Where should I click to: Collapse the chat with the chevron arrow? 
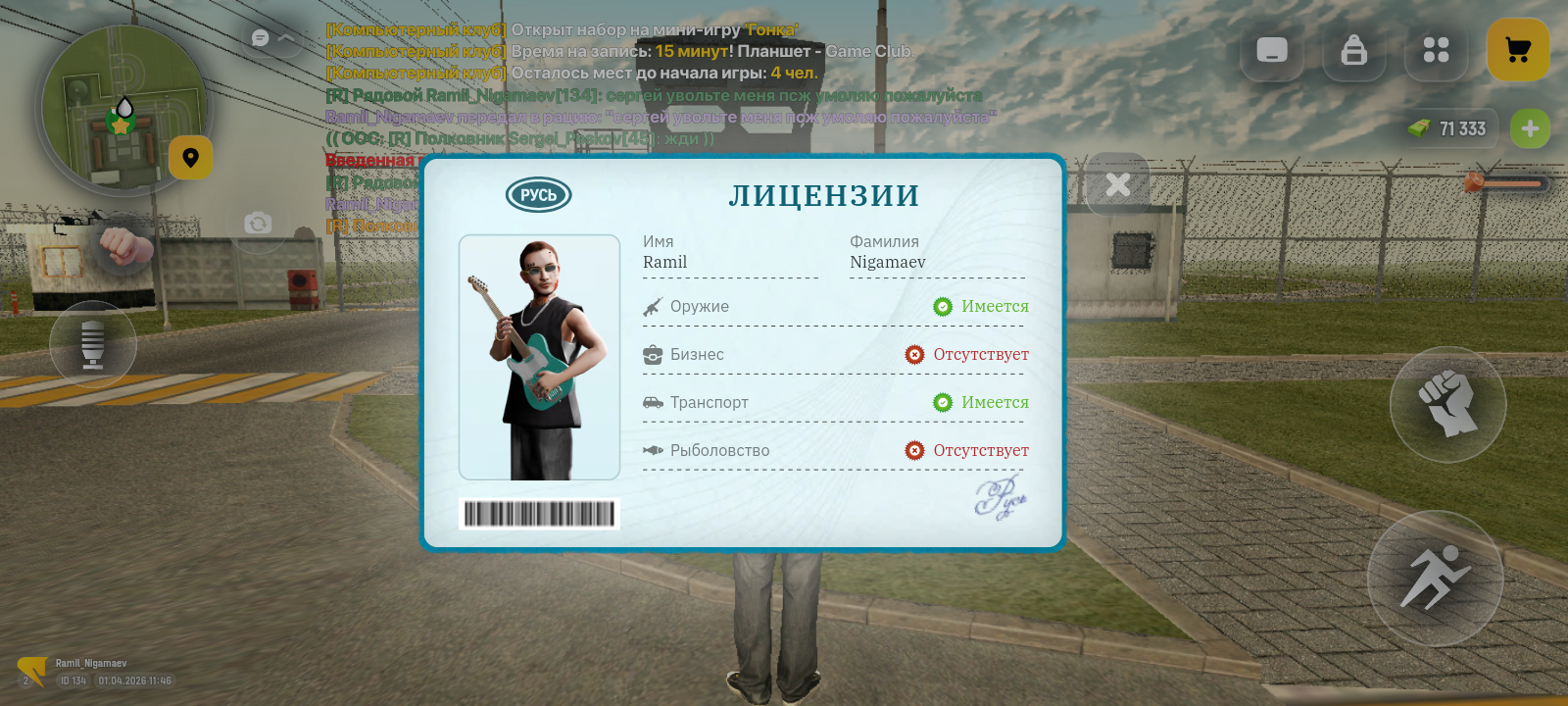tap(284, 37)
